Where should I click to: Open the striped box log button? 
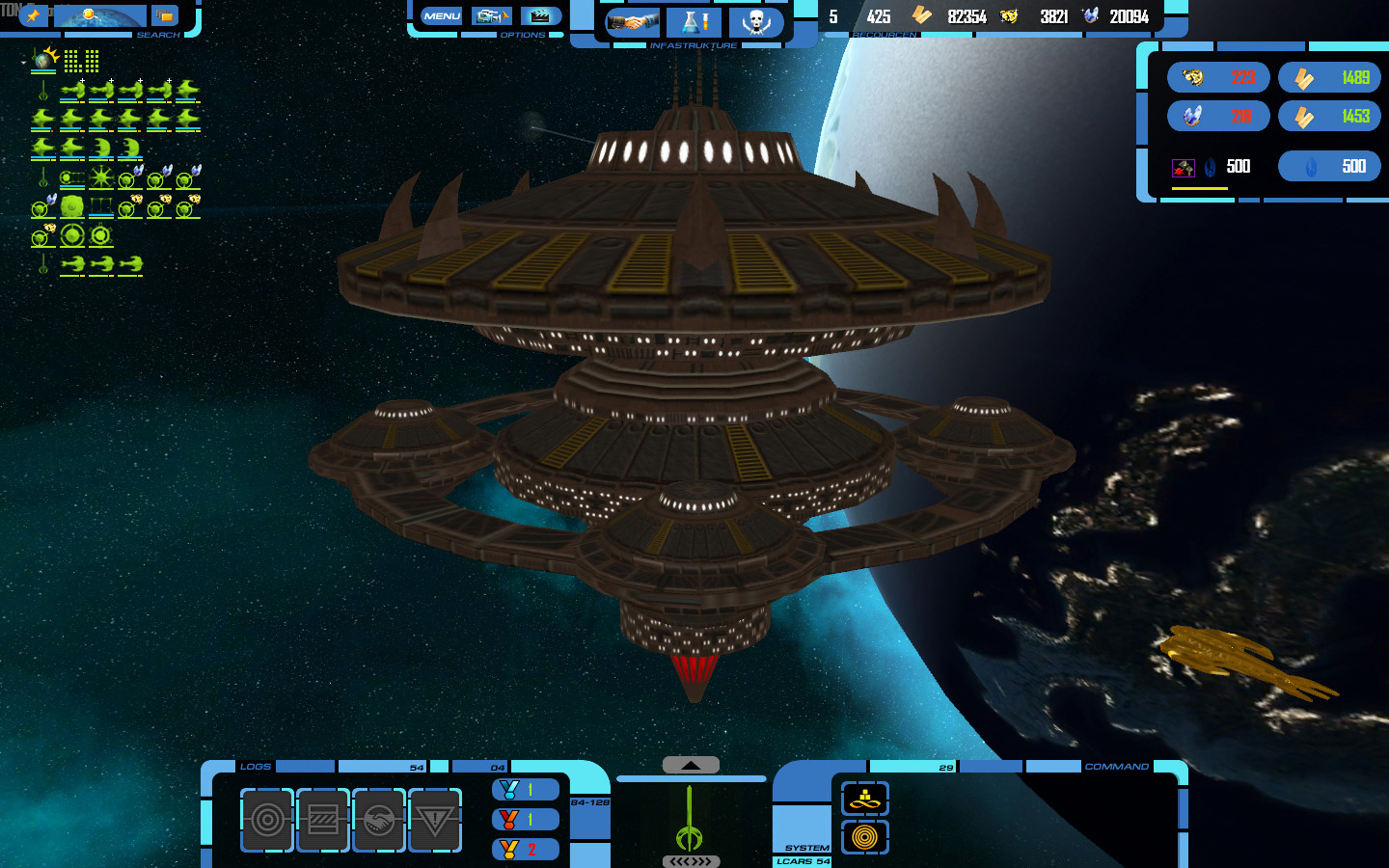[323, 820]
